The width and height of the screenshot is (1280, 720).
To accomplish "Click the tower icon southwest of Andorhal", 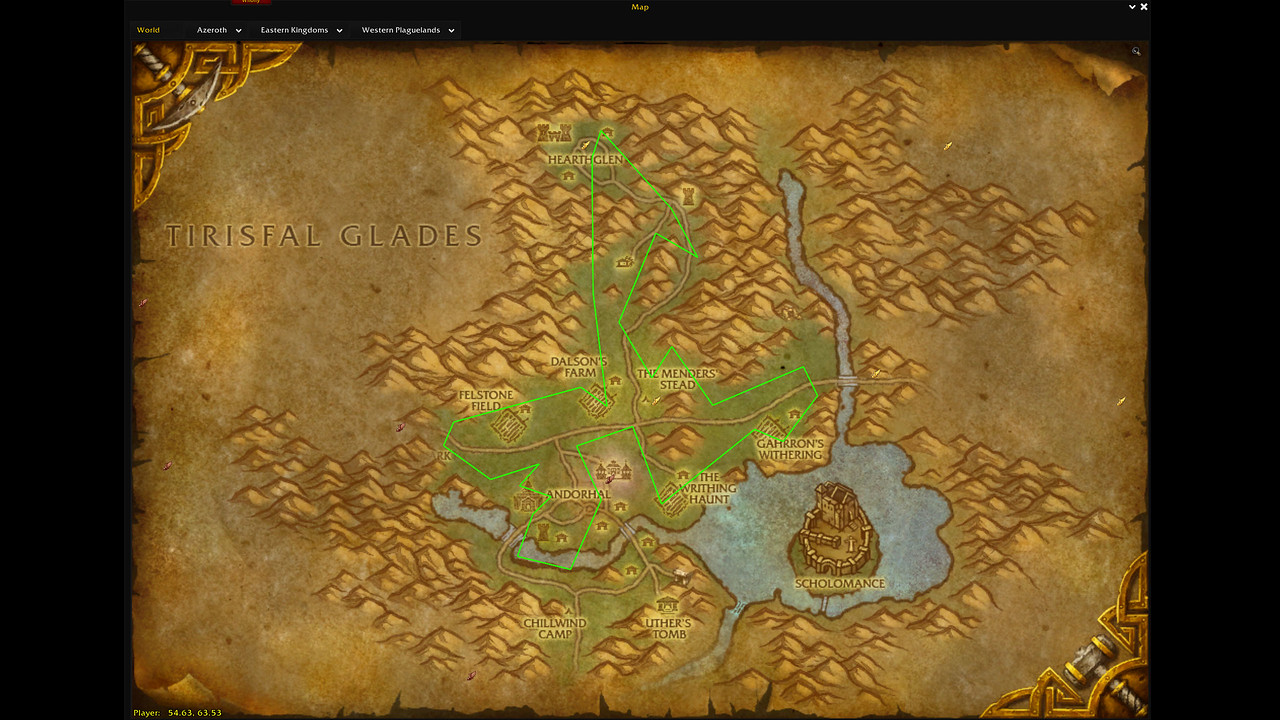I will pos(542,530).
